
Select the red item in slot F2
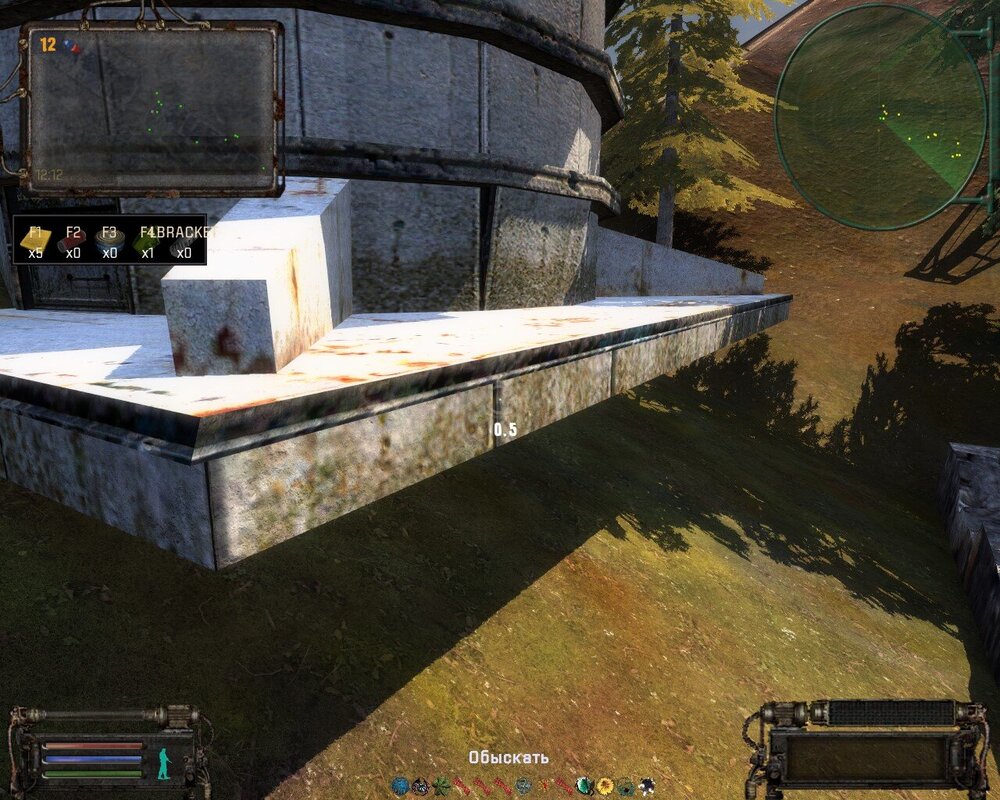coord(72,241)
